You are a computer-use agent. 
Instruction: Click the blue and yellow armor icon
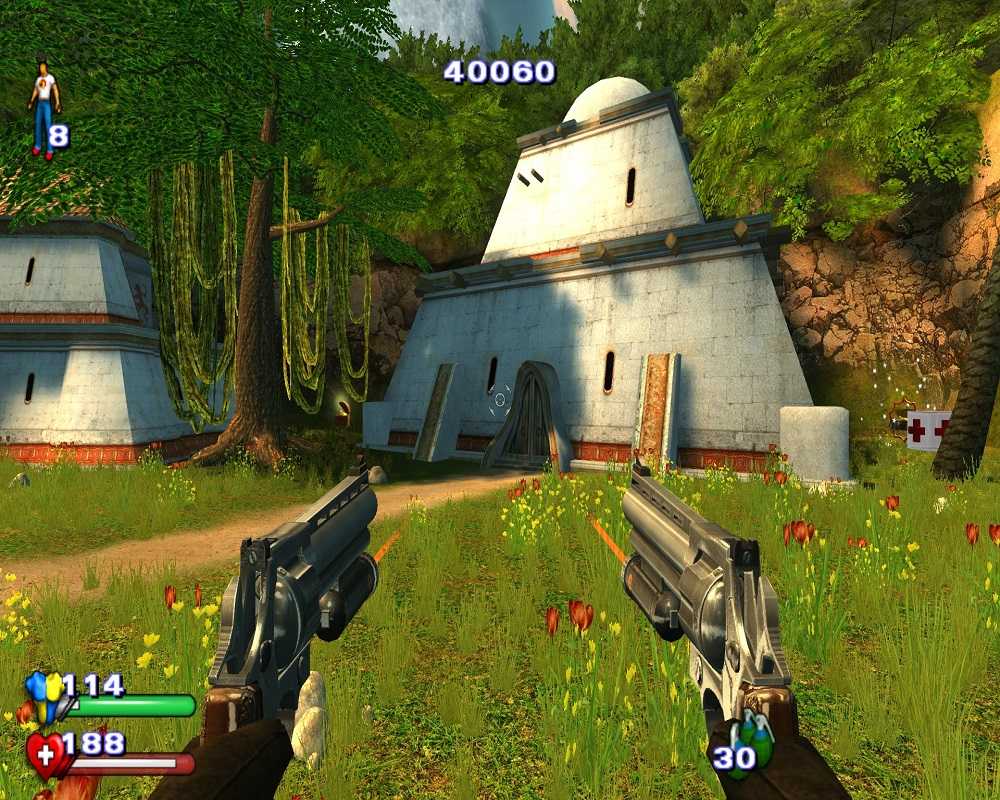click(x=44, y=695)
